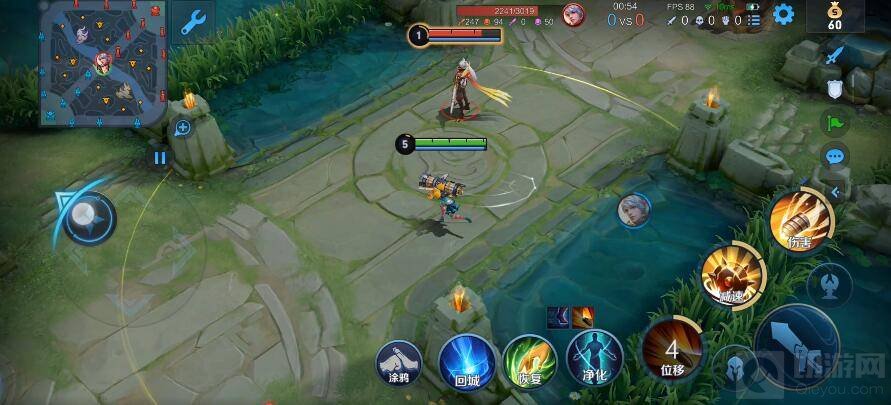The image size is (891, 405).
Task: Select the enemy hero portrait target
Action: click(x=633, y=211)
